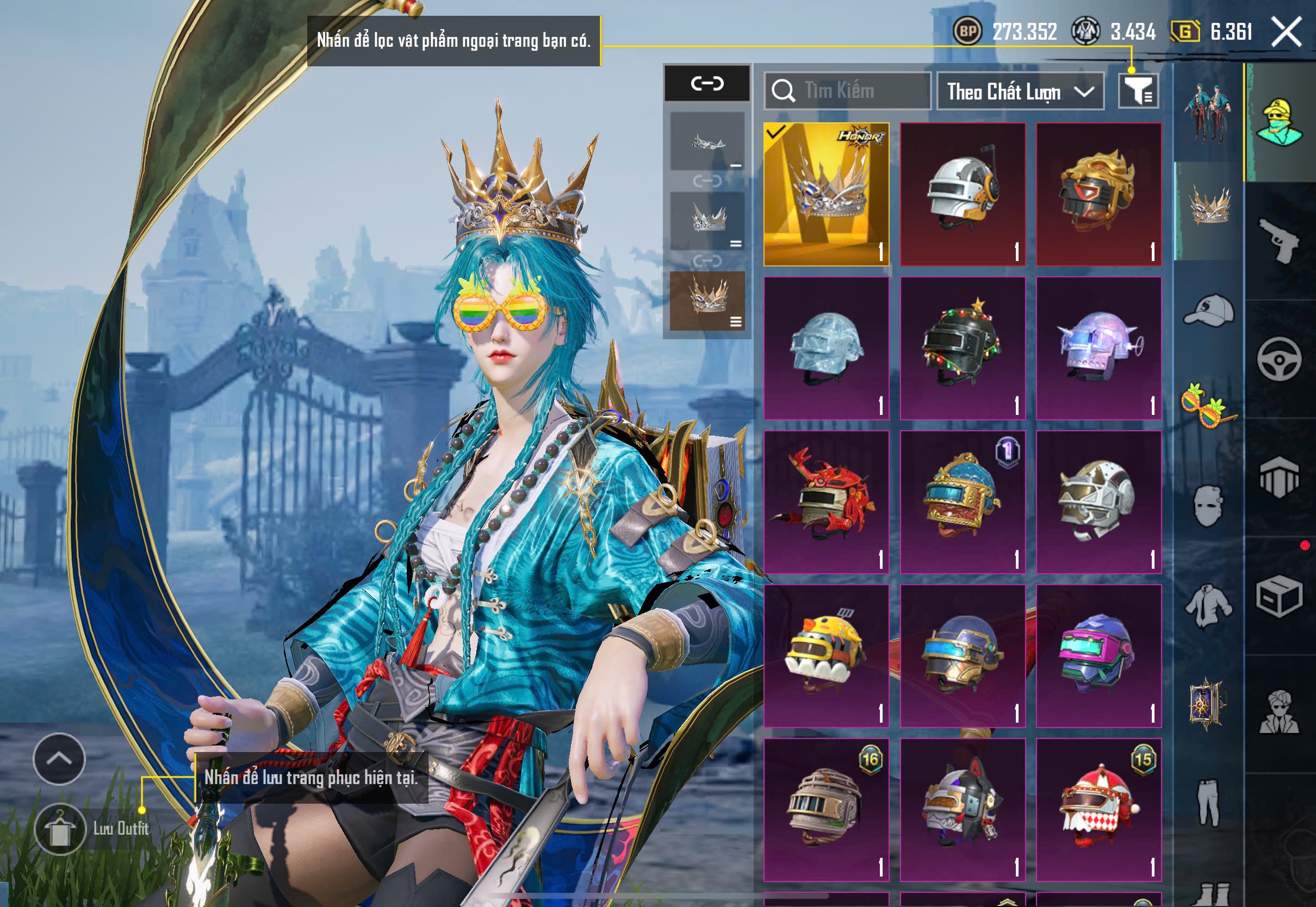Select the Christmas lights helmet skin
This screenshot has height=907, width=1316.
(x=963, y=349)
